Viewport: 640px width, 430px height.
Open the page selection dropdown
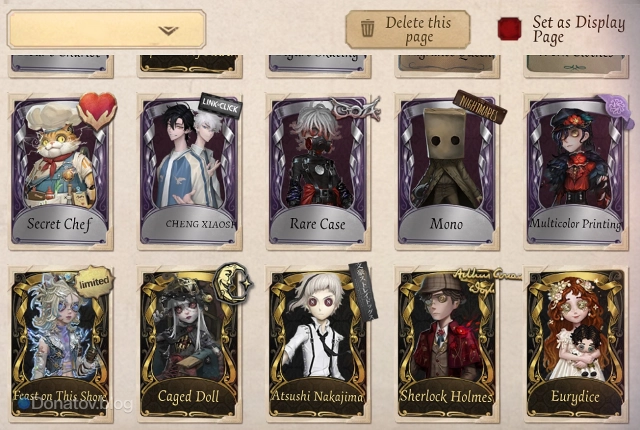pyautogui.click(x=106, y=29)
